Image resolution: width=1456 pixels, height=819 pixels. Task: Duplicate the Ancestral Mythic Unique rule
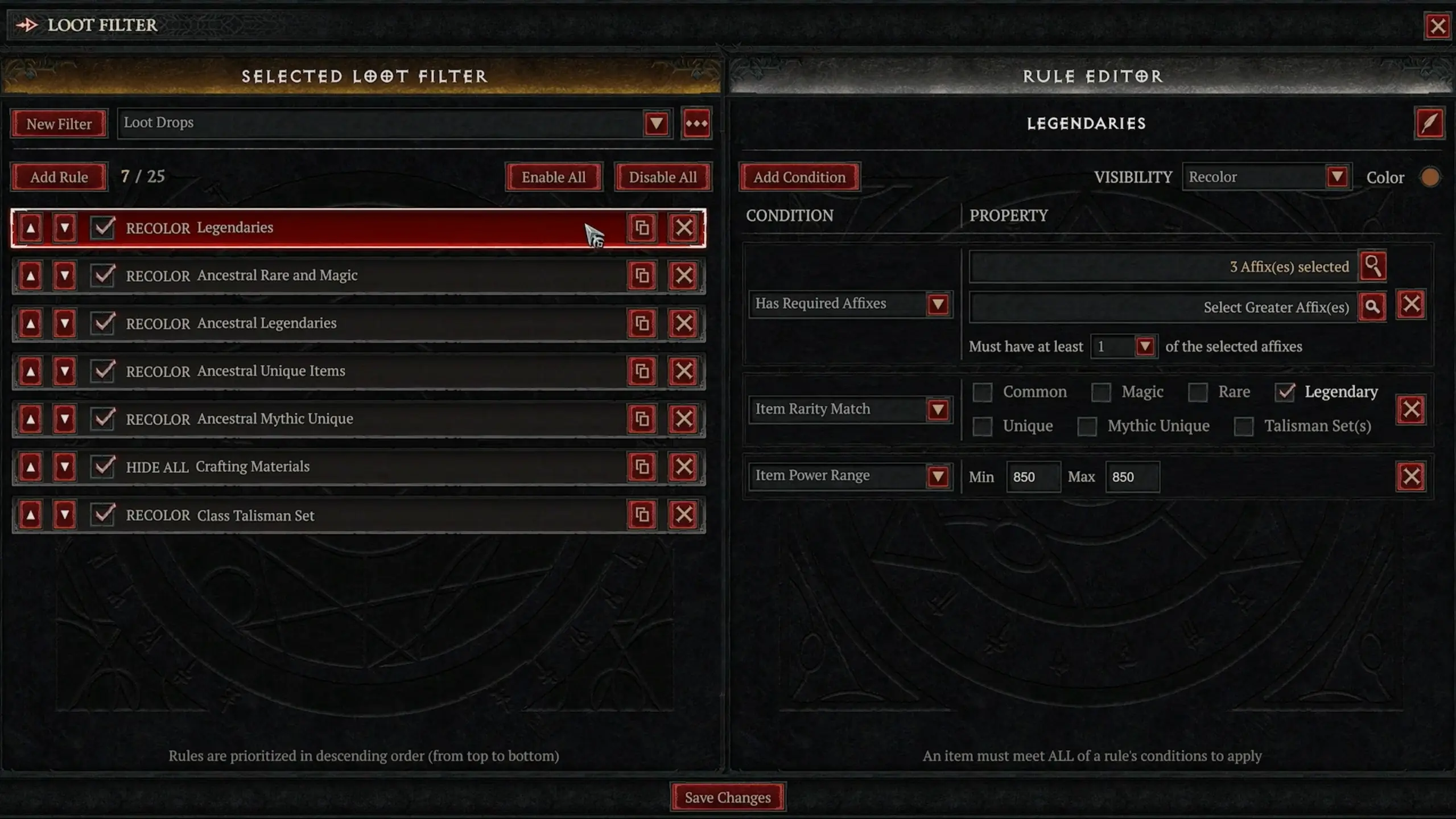[x=642, y=419]
